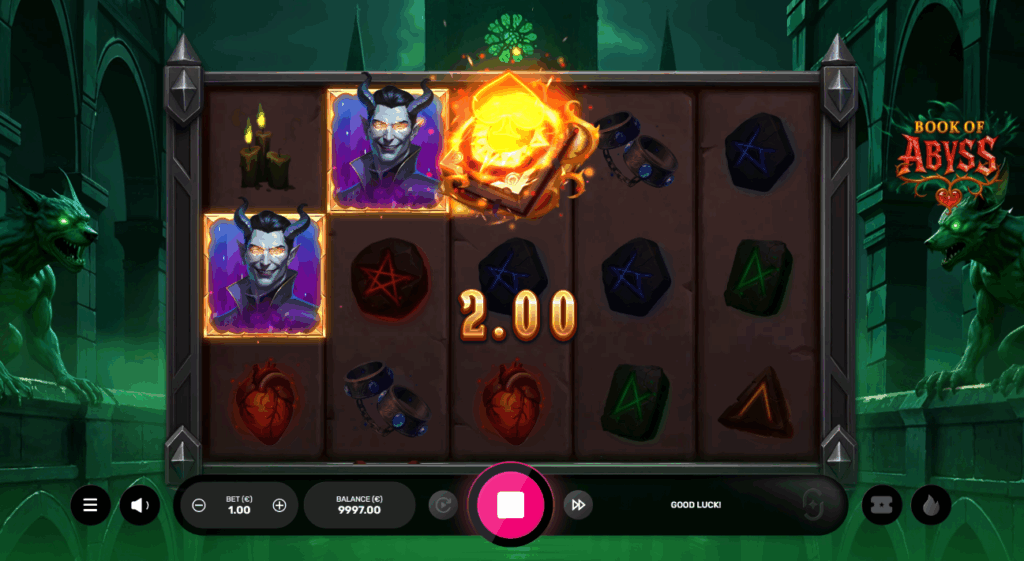Enable turbo with the fast-forward button

pos(577,505)
